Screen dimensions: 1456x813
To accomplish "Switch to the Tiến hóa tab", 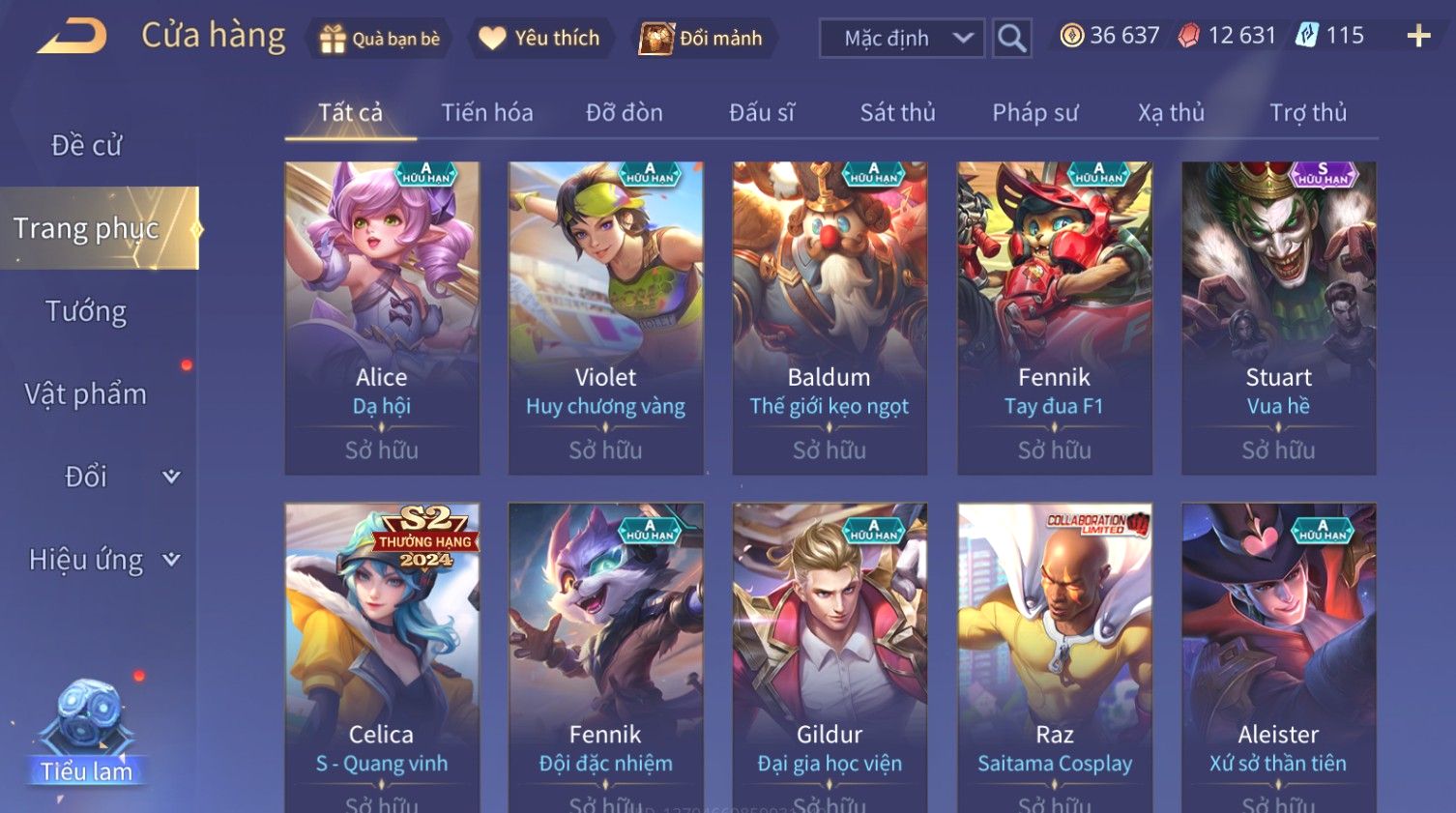I will (x=486, y=113).
